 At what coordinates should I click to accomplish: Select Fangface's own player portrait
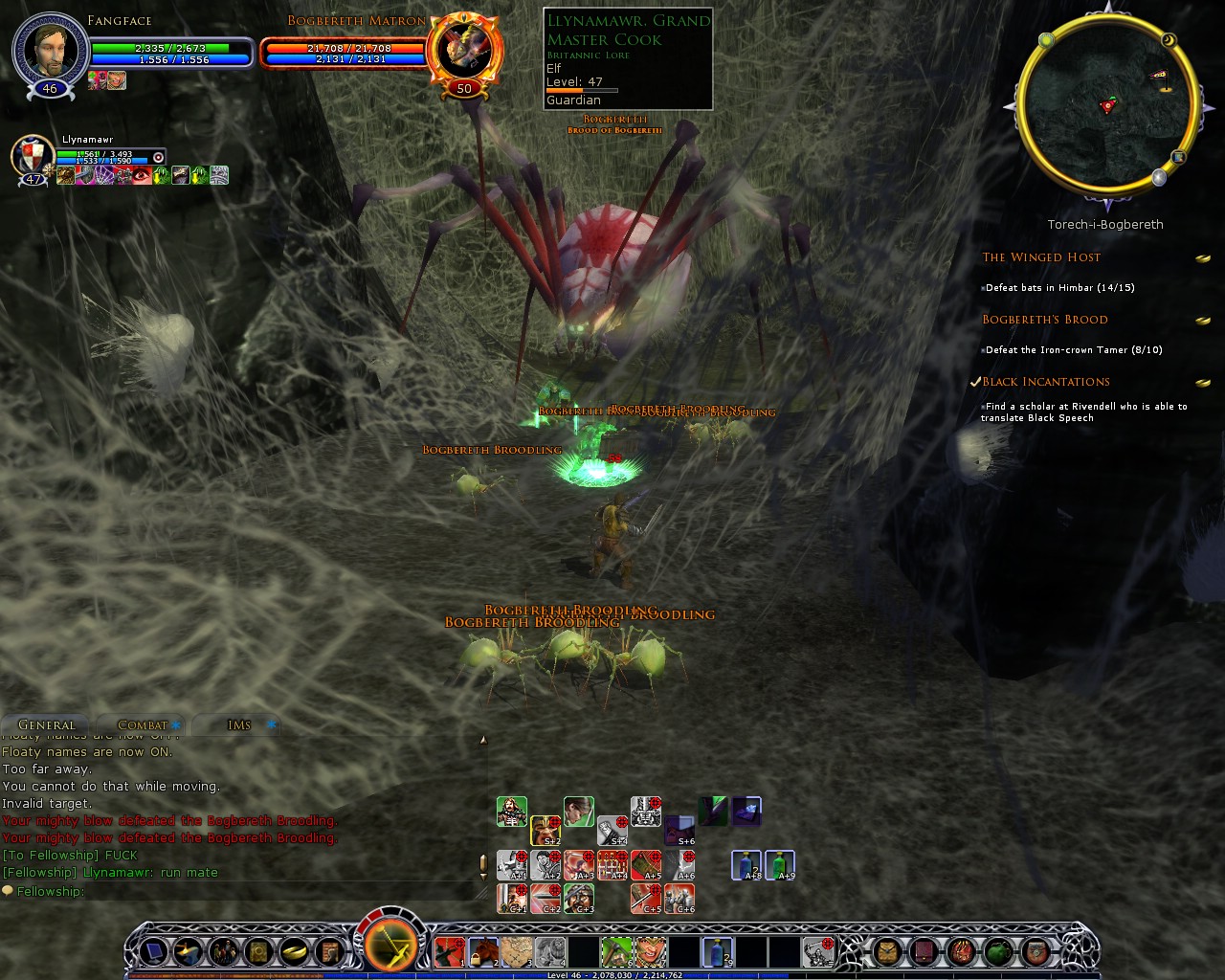pyautogui.click(x=50, y=50)
